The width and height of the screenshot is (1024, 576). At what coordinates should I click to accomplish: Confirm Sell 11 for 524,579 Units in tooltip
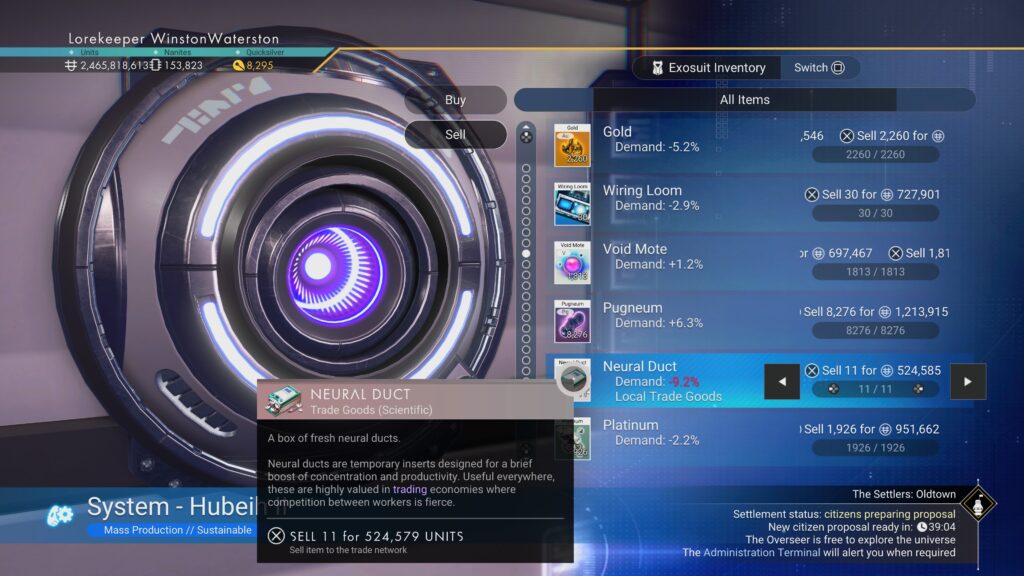click(x=366, y=537)
